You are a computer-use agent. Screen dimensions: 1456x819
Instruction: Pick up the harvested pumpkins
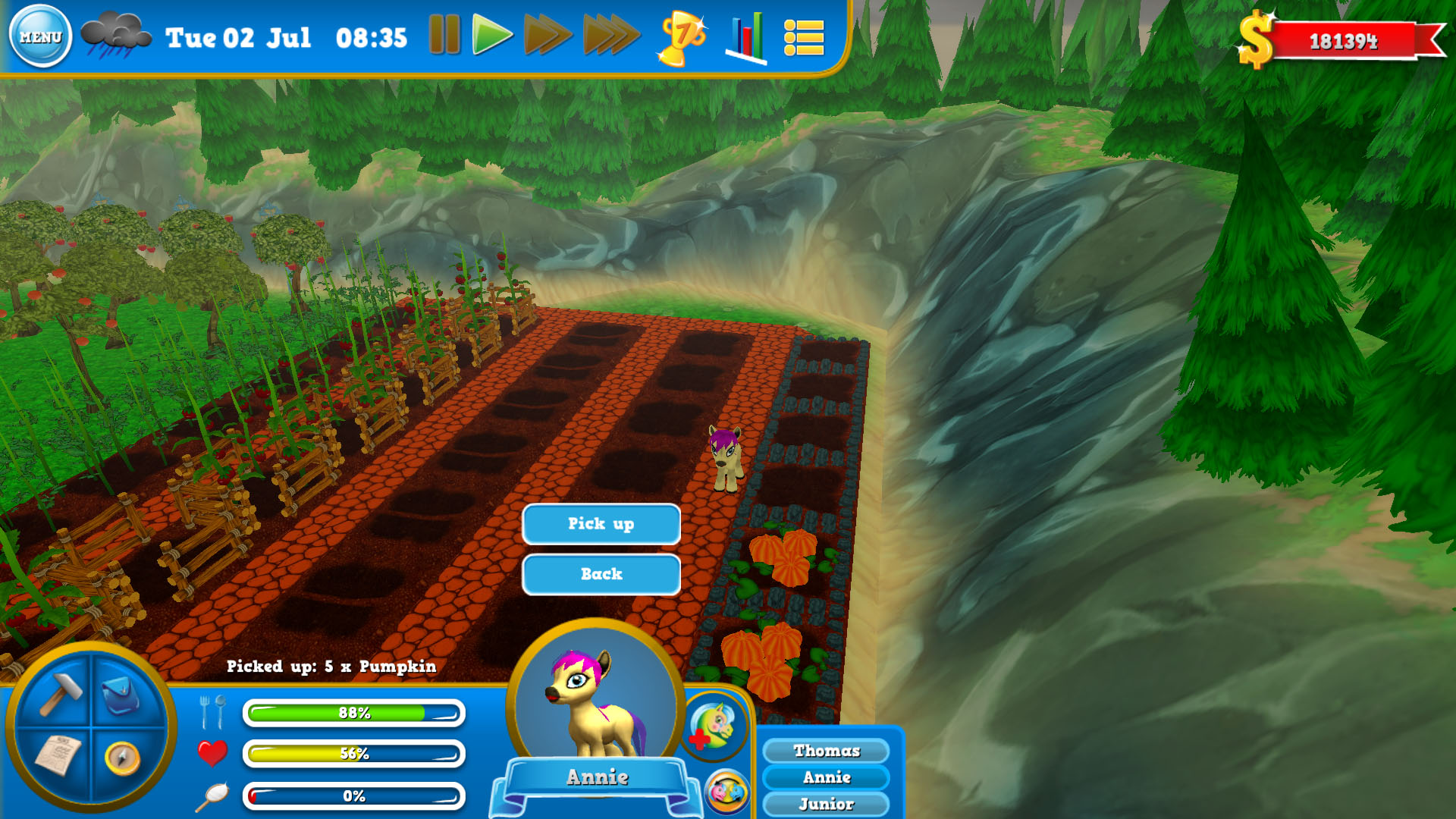pyautogui.click(x=600, y=523)
